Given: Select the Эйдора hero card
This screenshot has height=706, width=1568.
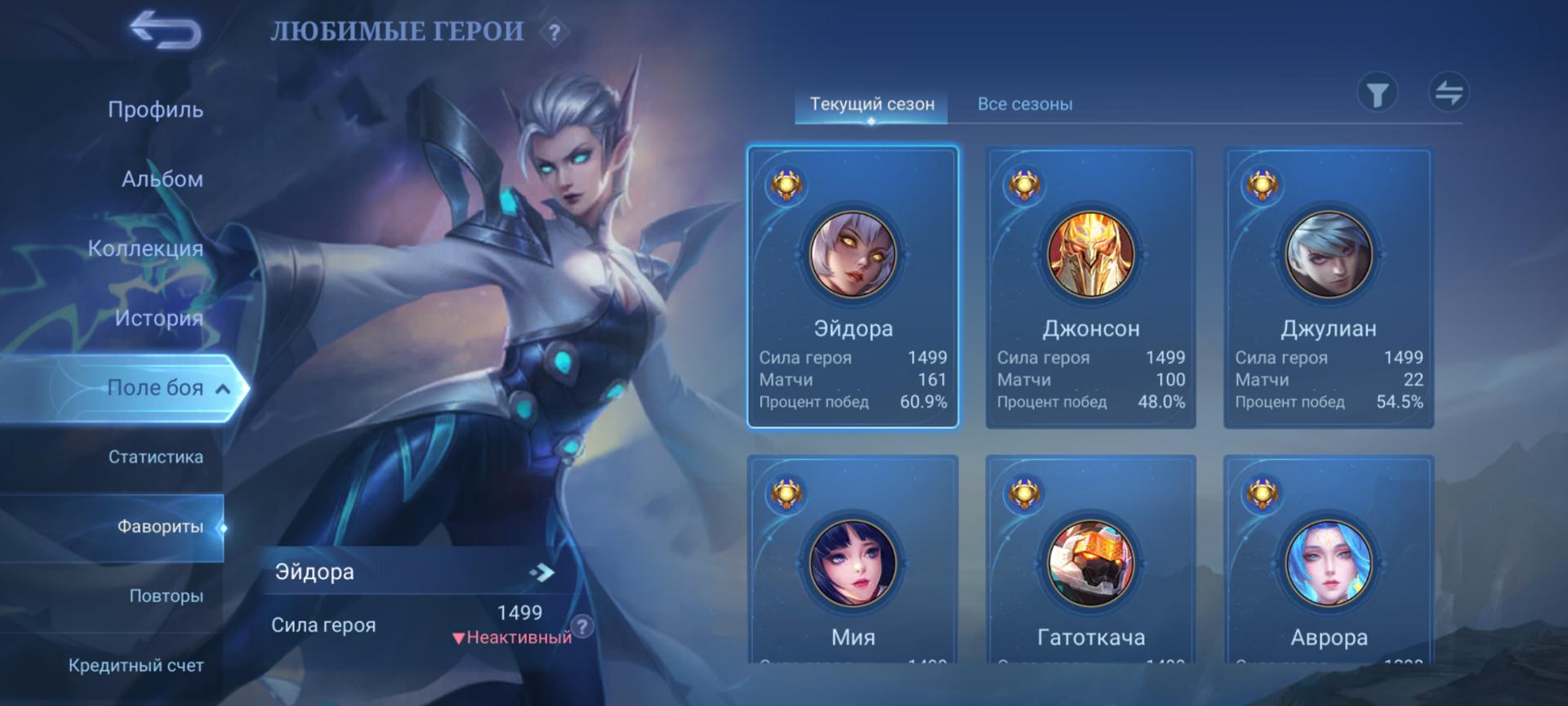Looking at the screenshot, I should (853, 287).
